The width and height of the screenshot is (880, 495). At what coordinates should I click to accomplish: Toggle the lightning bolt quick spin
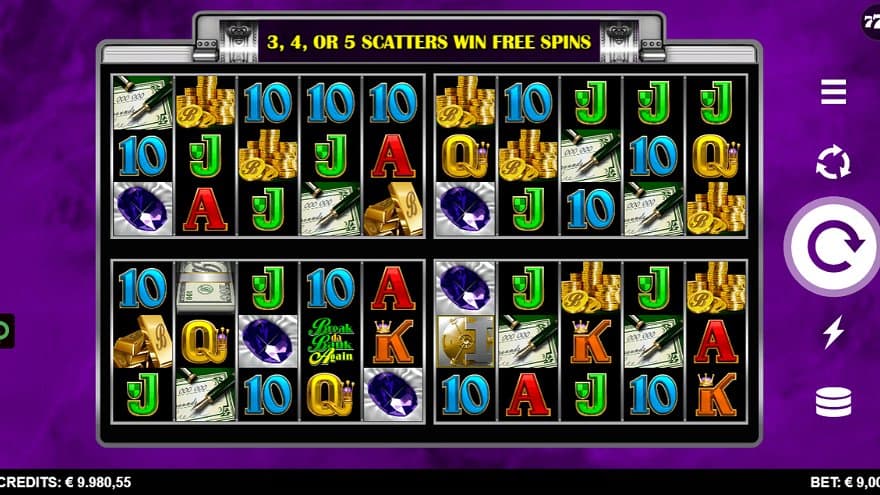[x=833, y=331]
